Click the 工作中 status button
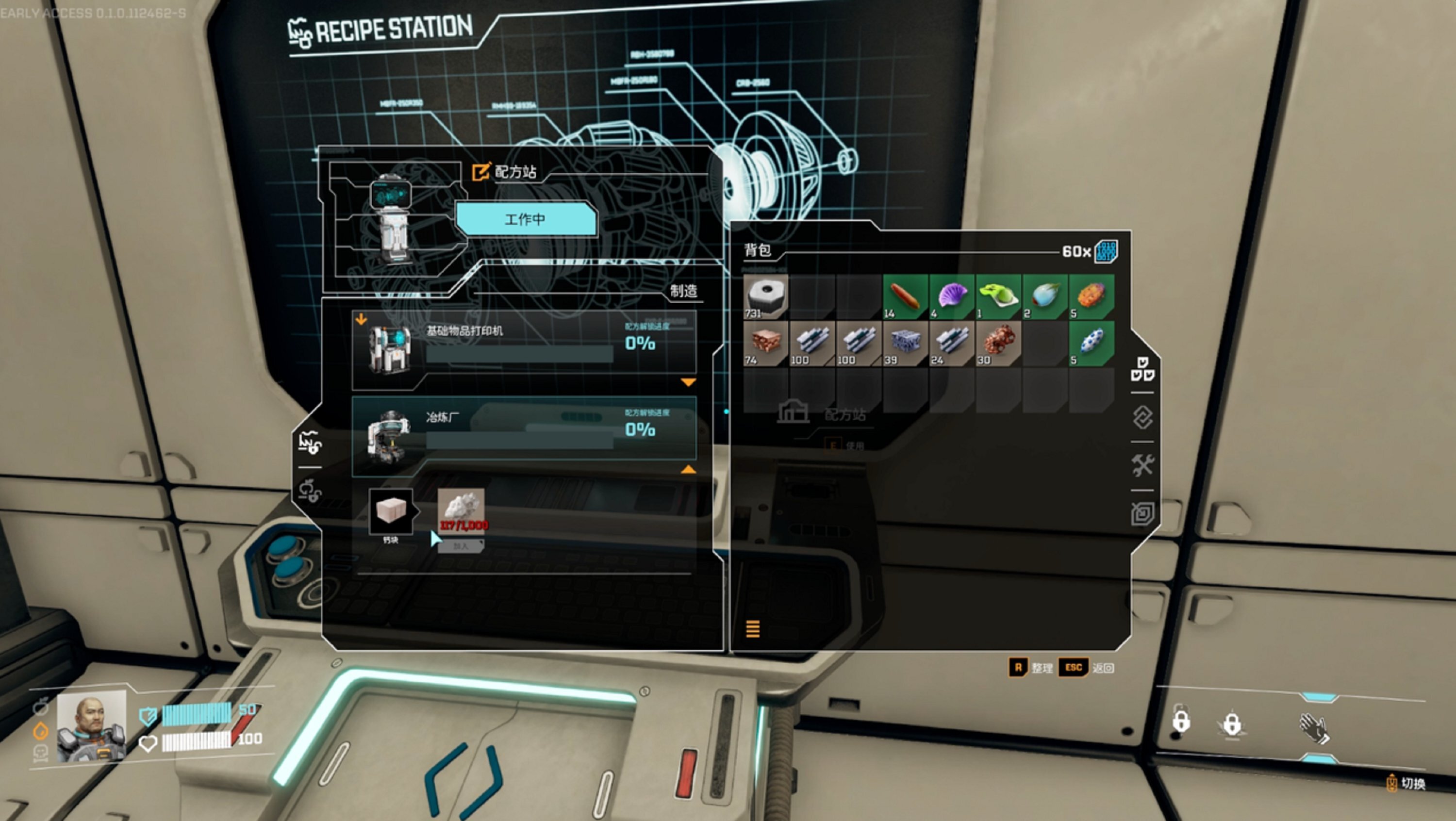 click(526, 219)
